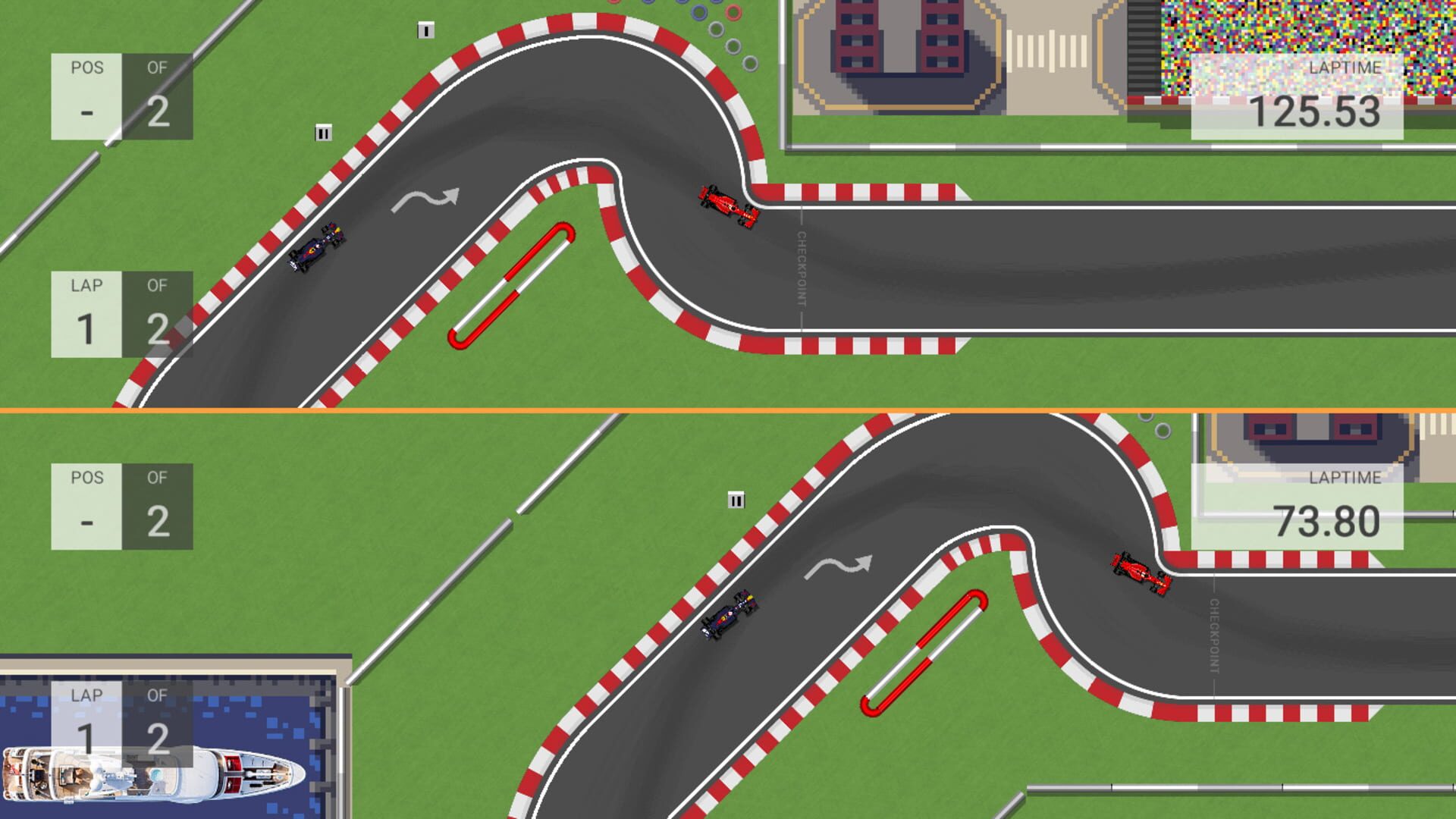
Task: Click the curved direction arrow on top track
Action: (x=427, y=199)
